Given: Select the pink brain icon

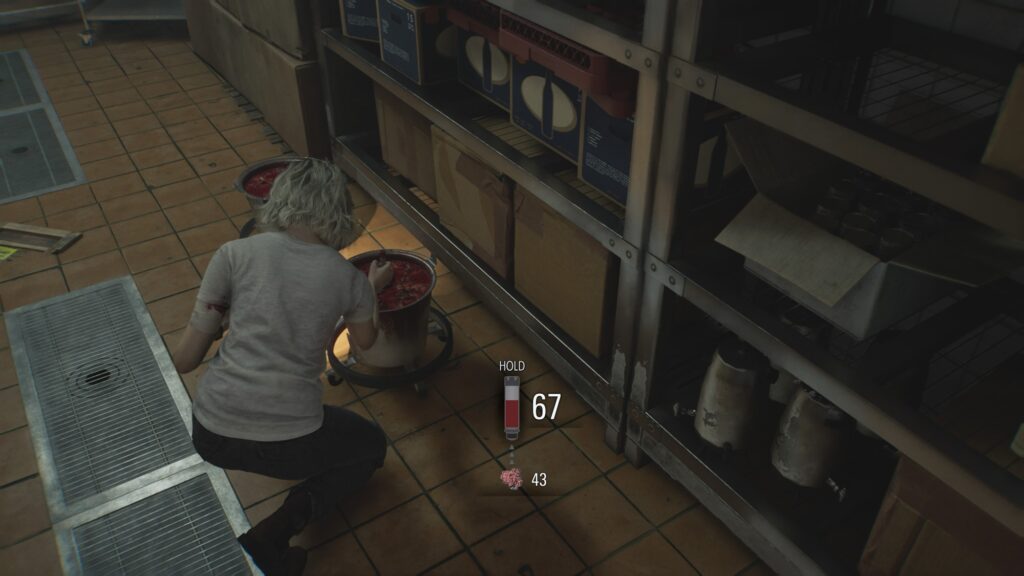Looking at the screenshot, I should click(511, 479).
